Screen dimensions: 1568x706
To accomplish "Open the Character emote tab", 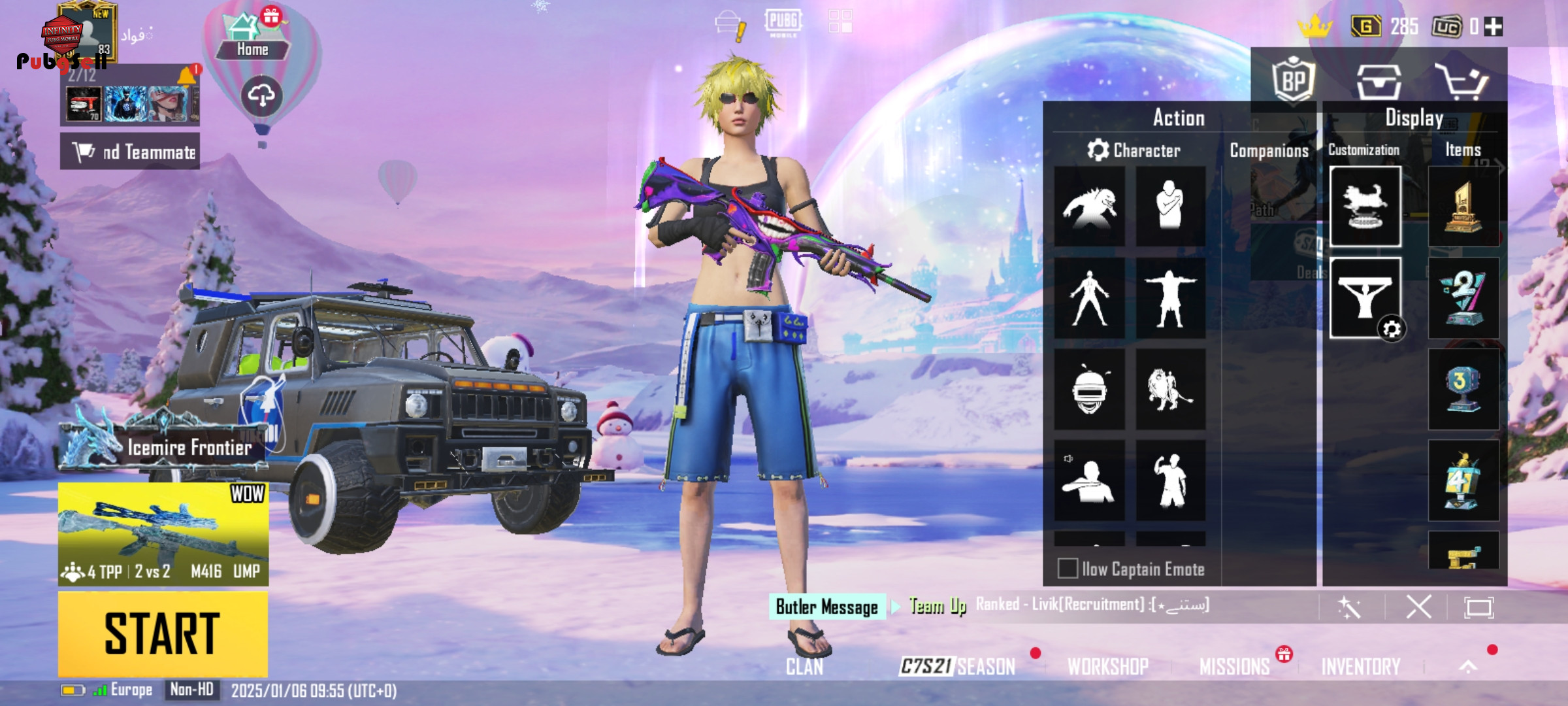I will (1134, 150).
